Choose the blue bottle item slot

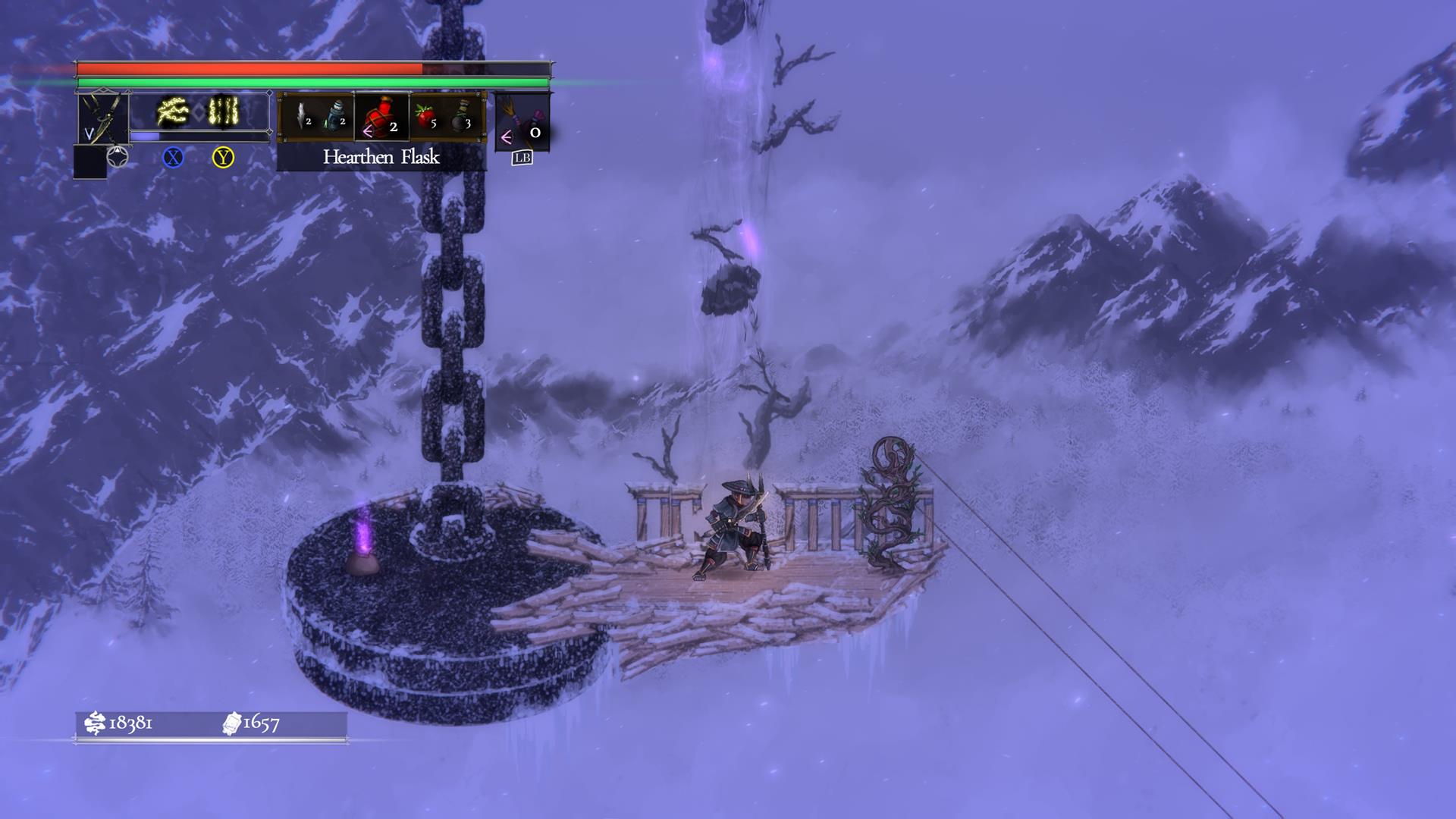pos(335,116)
